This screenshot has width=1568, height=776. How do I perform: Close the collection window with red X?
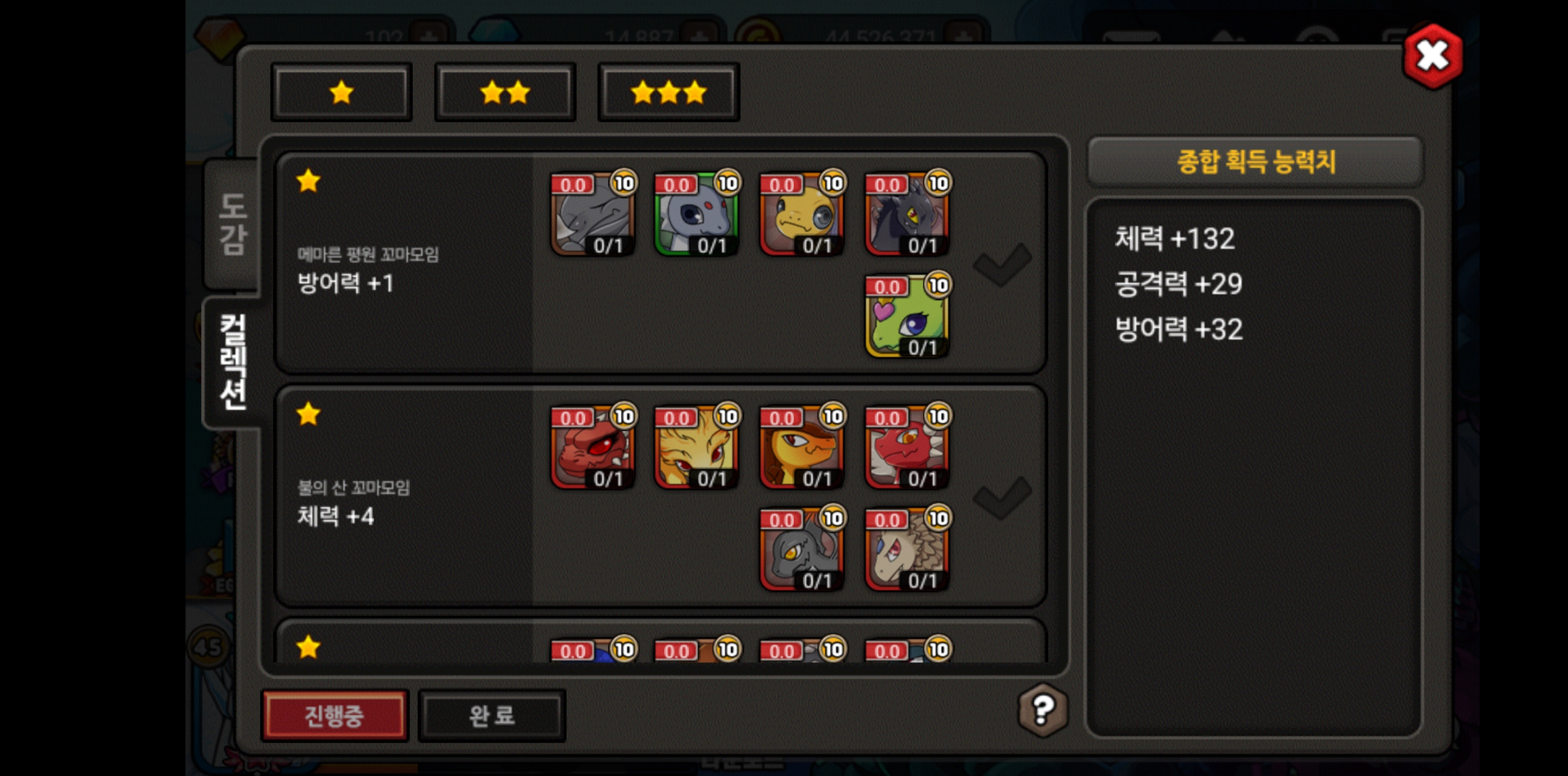(1432, 57)
